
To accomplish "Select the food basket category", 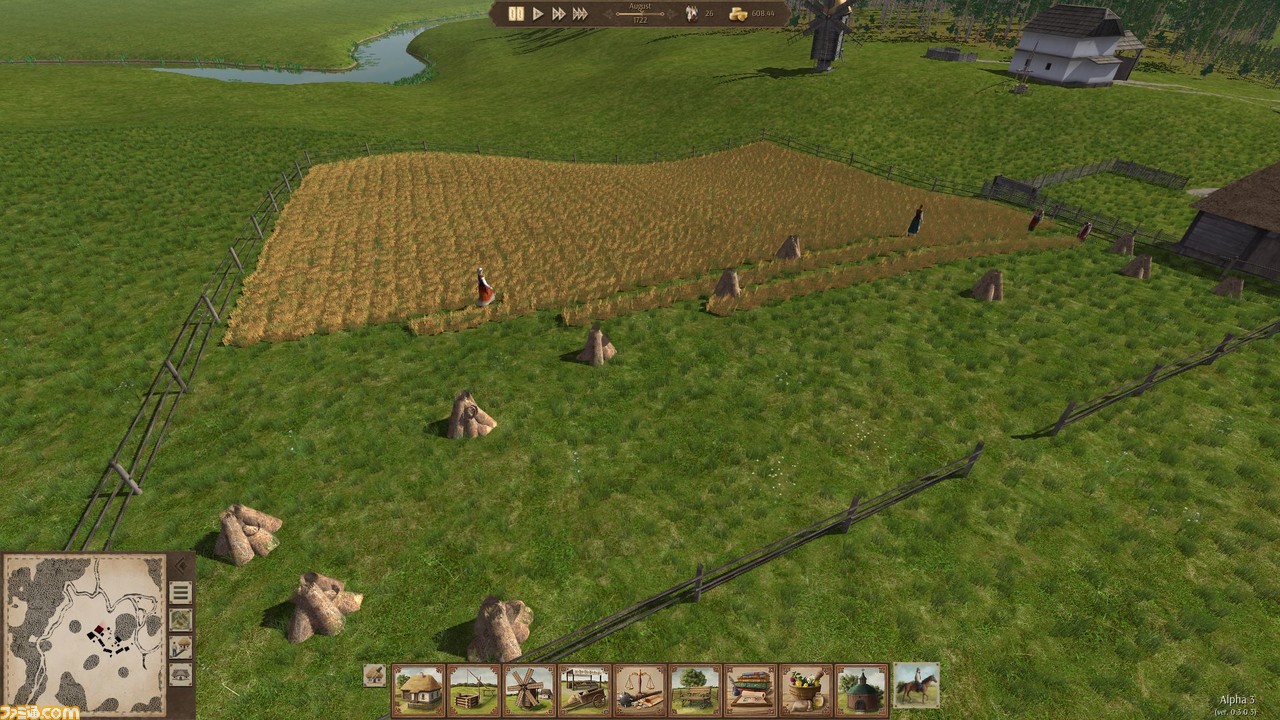I will [x=806, y=689].
